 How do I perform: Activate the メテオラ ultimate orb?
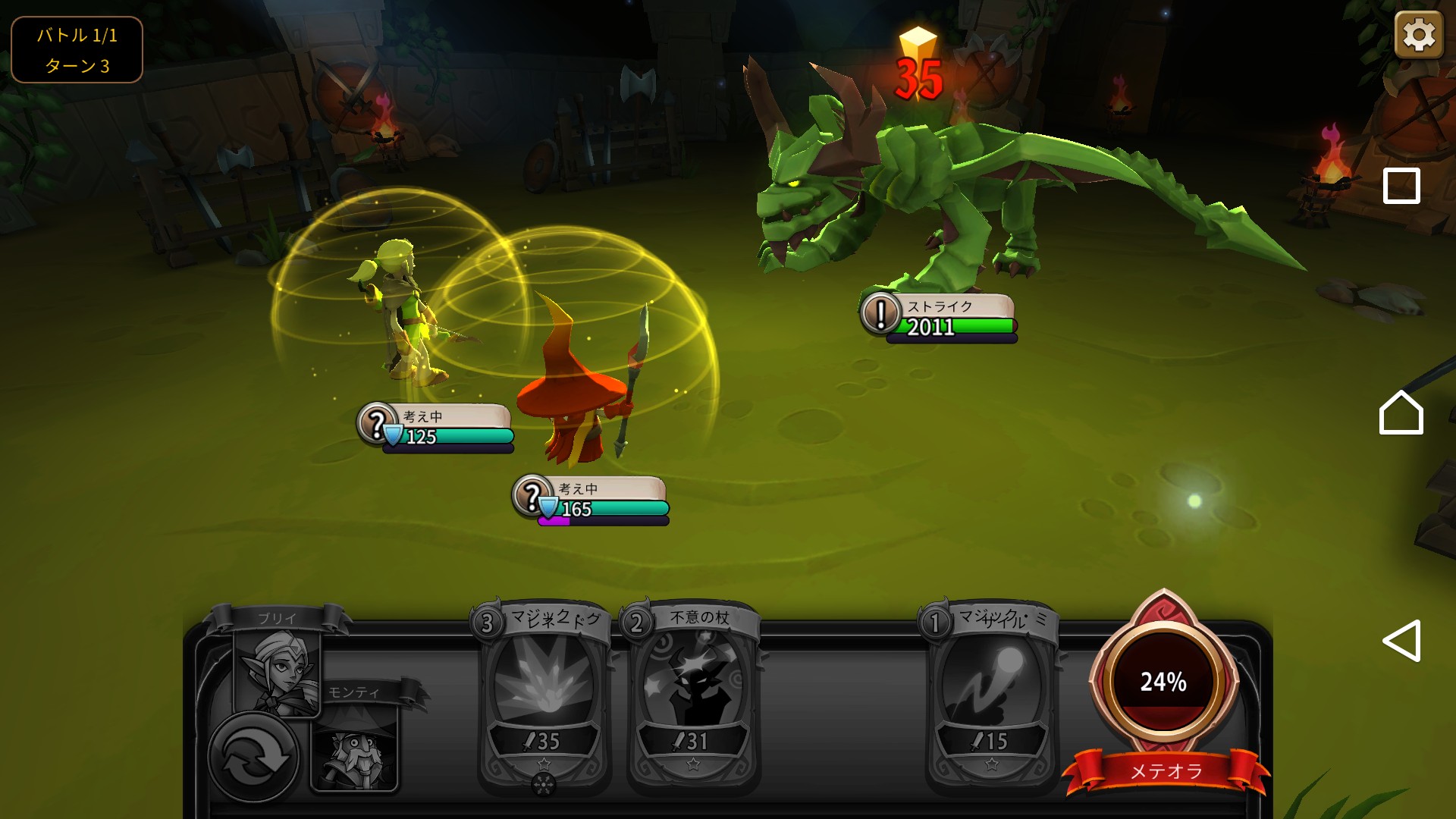[x=1163, y=682]
